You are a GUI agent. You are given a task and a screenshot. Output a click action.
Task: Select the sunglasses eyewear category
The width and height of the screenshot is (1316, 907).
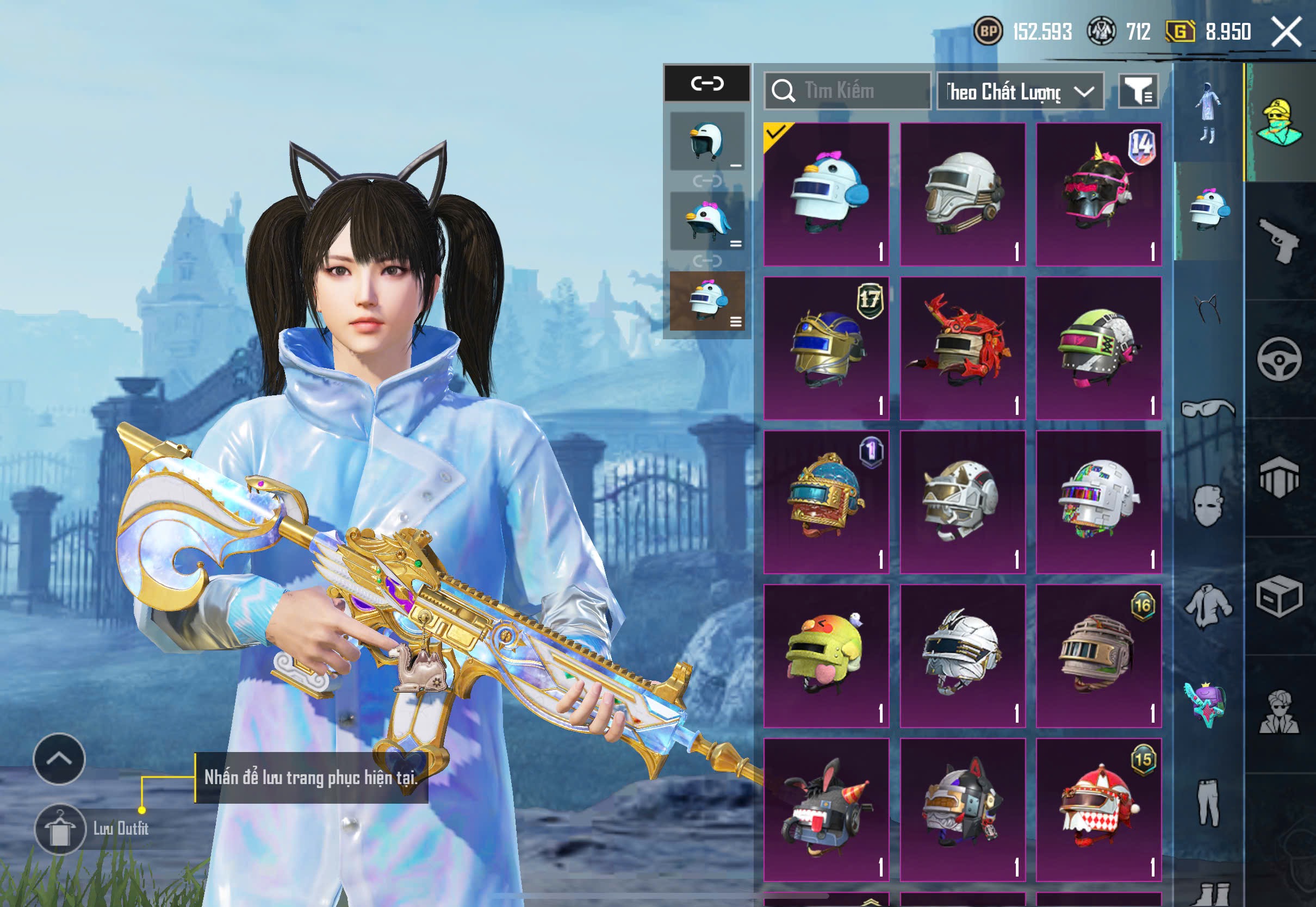pyautogui.click(x=1207, y=408)
